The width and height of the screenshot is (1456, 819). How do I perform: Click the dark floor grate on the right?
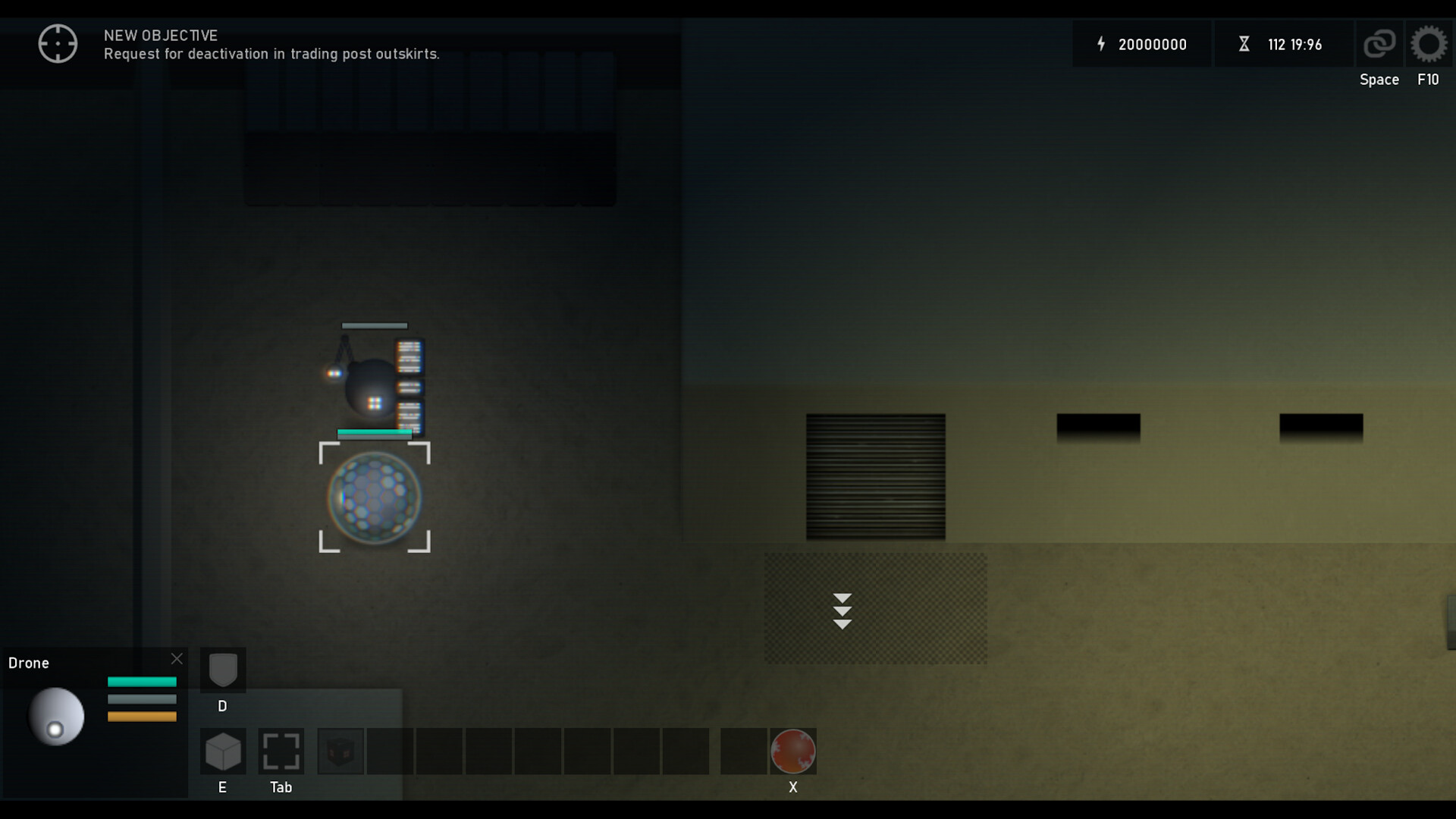point(875,478)
